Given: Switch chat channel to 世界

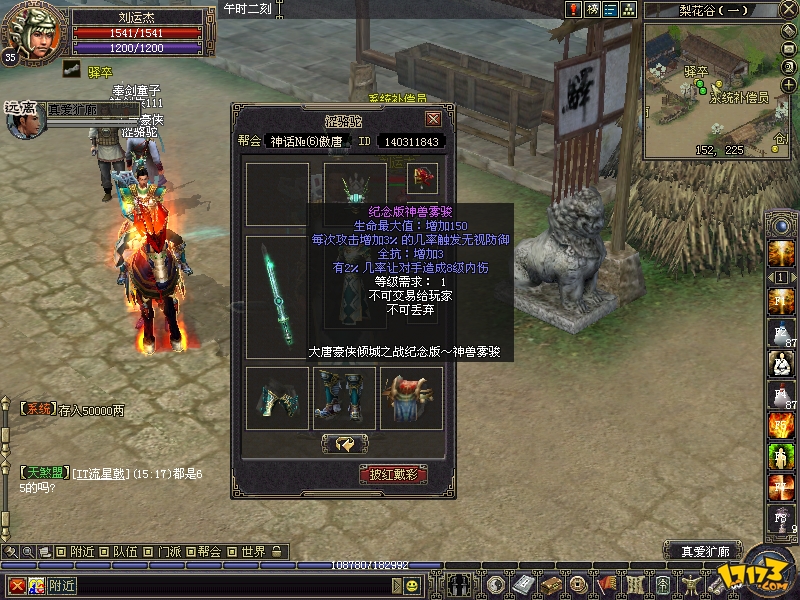Looking at the screenshot, I should click(253, 551).
